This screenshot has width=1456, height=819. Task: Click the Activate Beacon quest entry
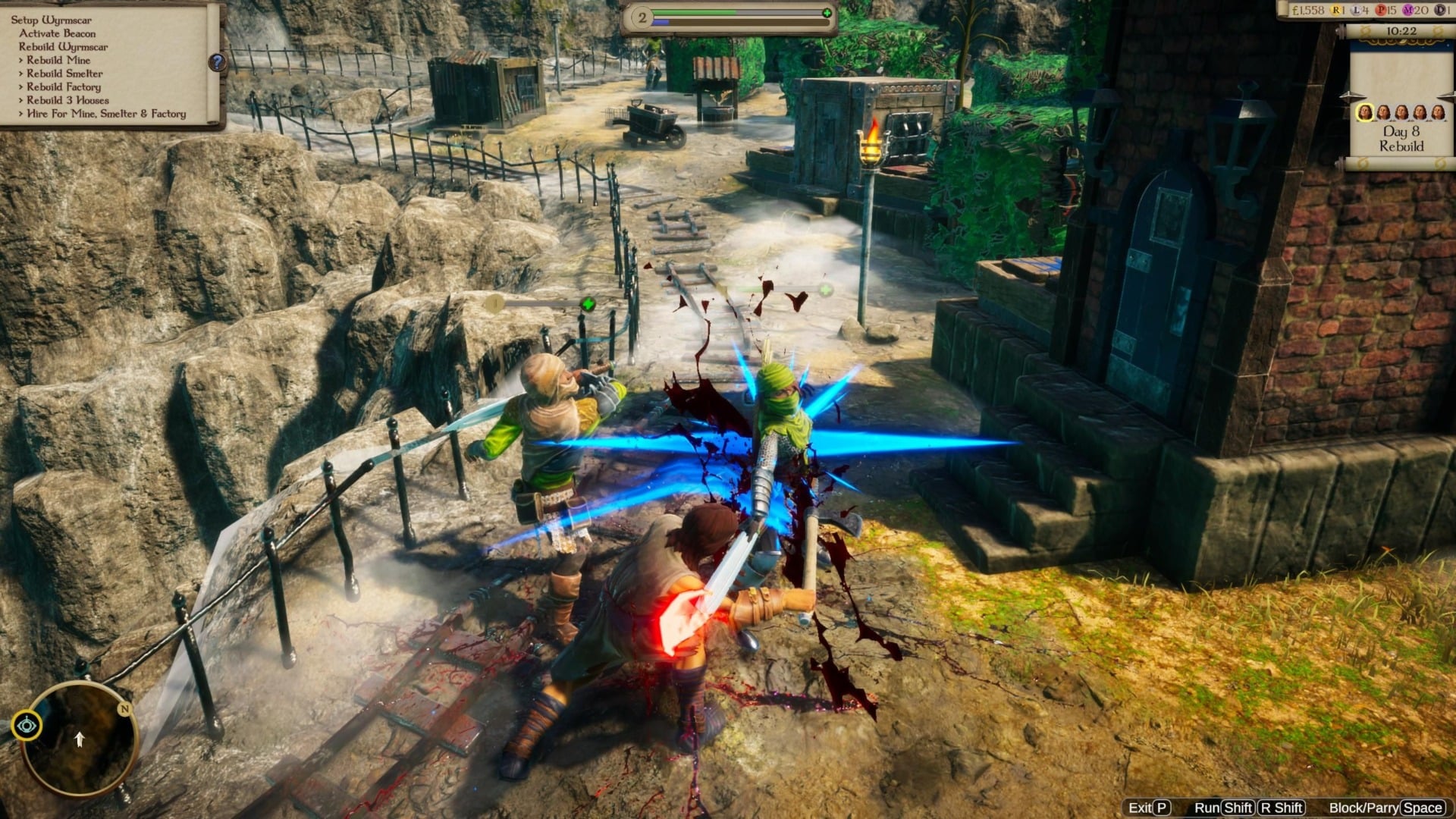point(58,33)
